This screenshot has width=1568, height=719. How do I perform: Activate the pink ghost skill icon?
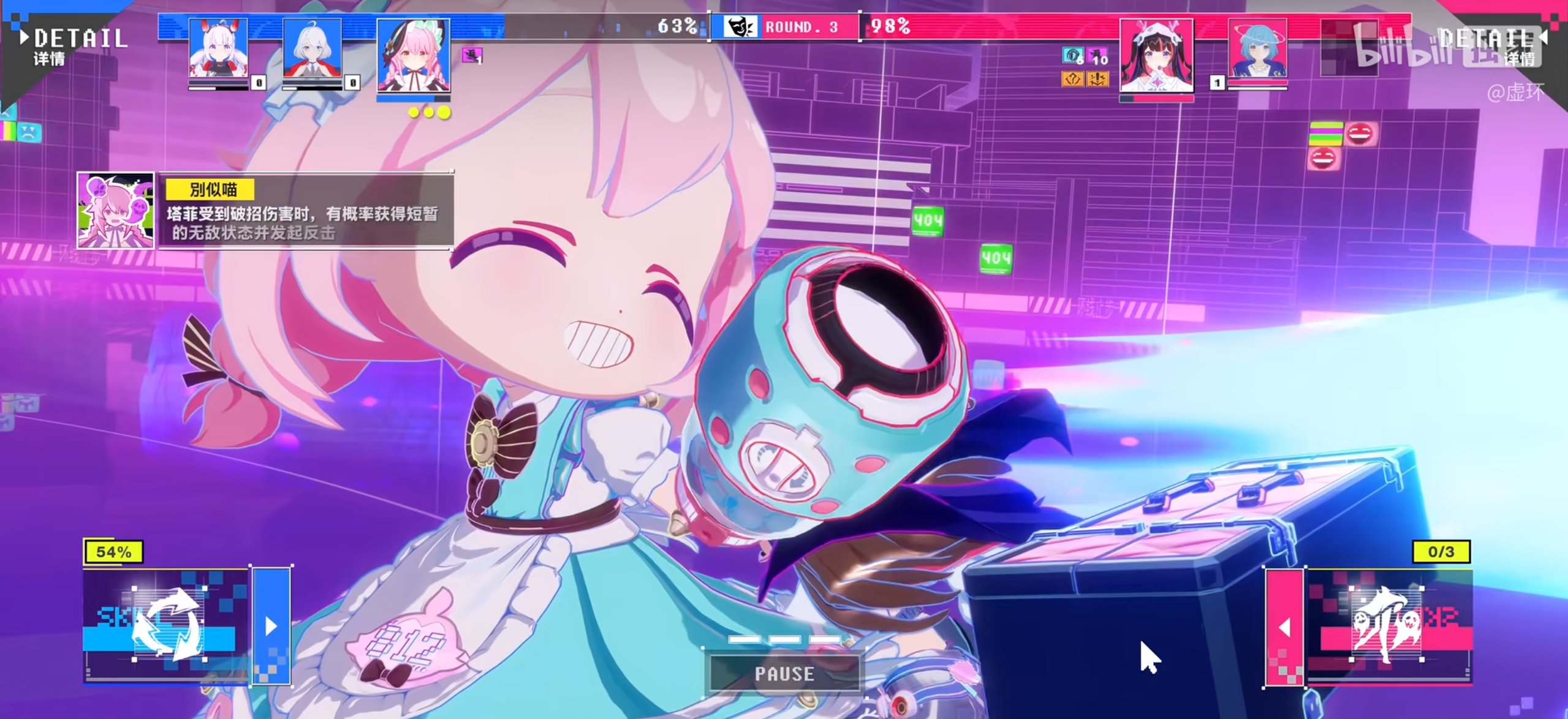coord(1387,625)
